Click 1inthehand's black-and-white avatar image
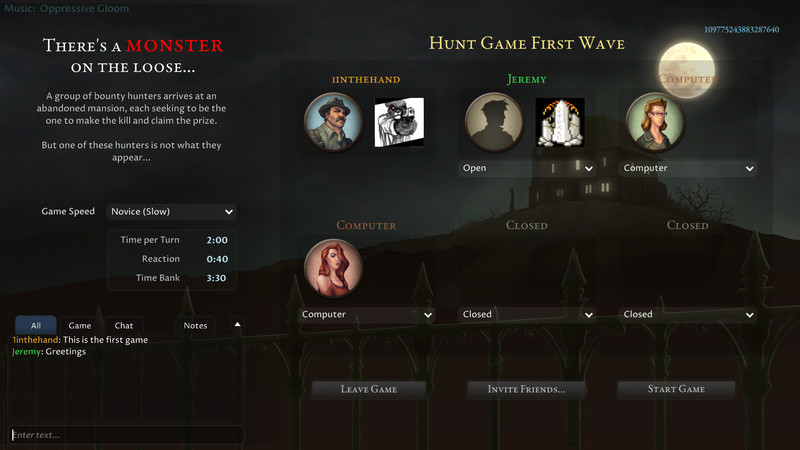Screen dimensions: 800x450 (x=399, y=122)
